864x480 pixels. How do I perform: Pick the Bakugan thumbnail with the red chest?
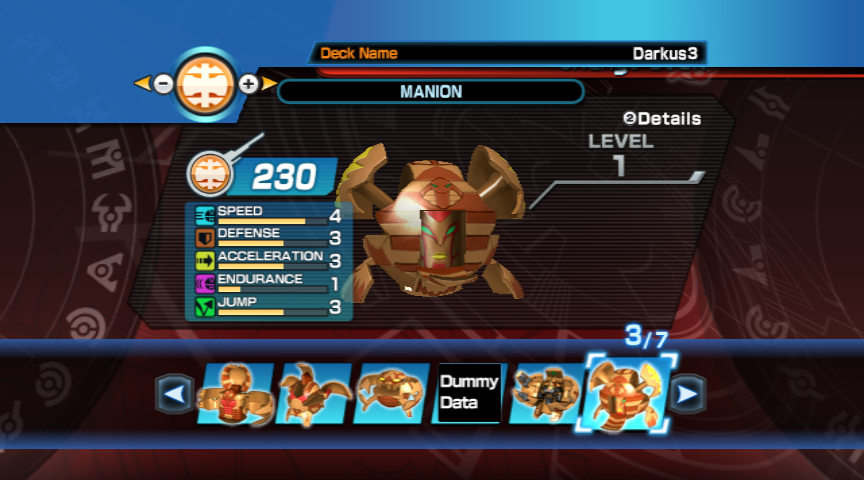coord(236,394)
